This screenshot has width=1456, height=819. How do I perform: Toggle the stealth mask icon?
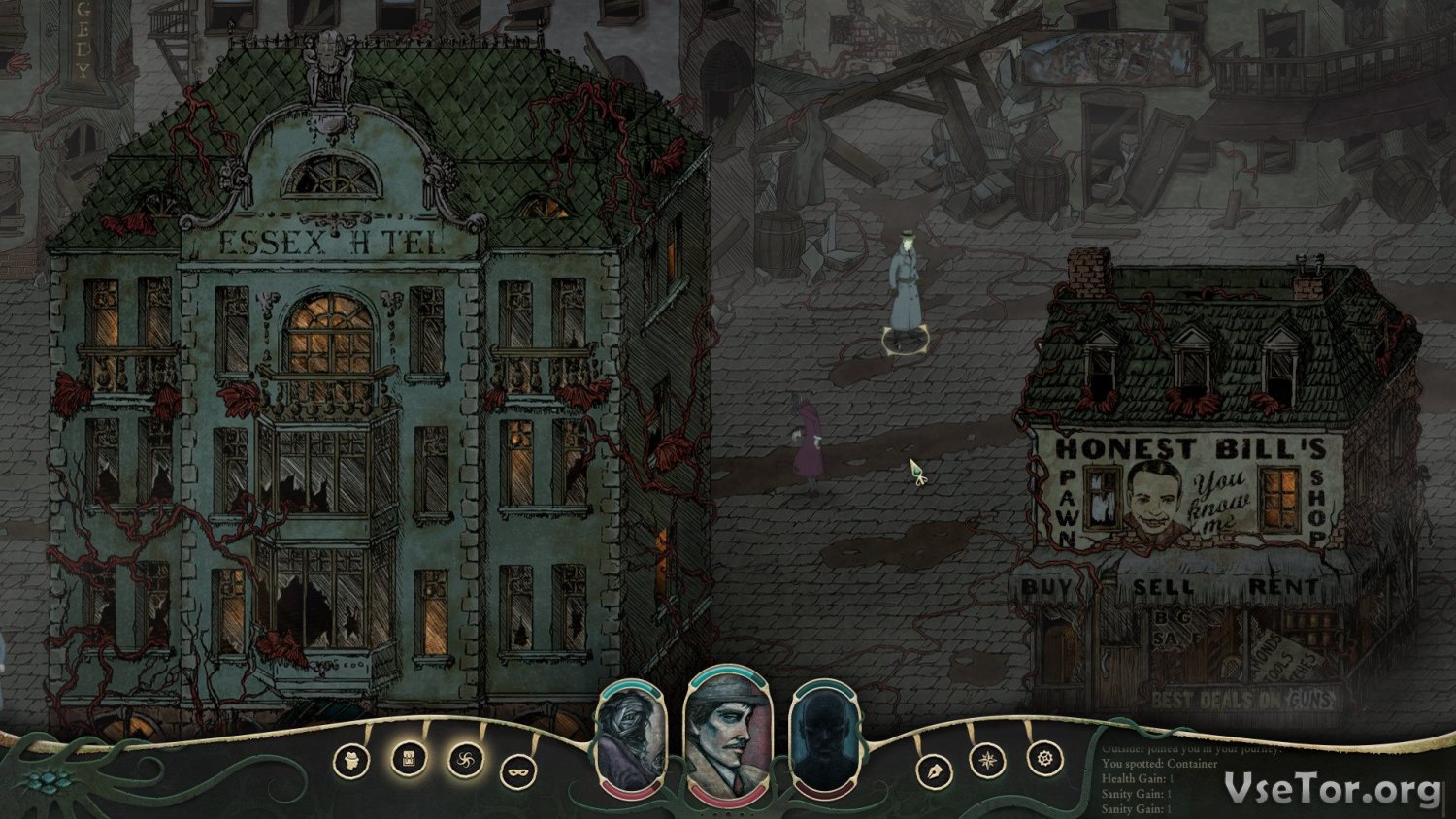518,771
